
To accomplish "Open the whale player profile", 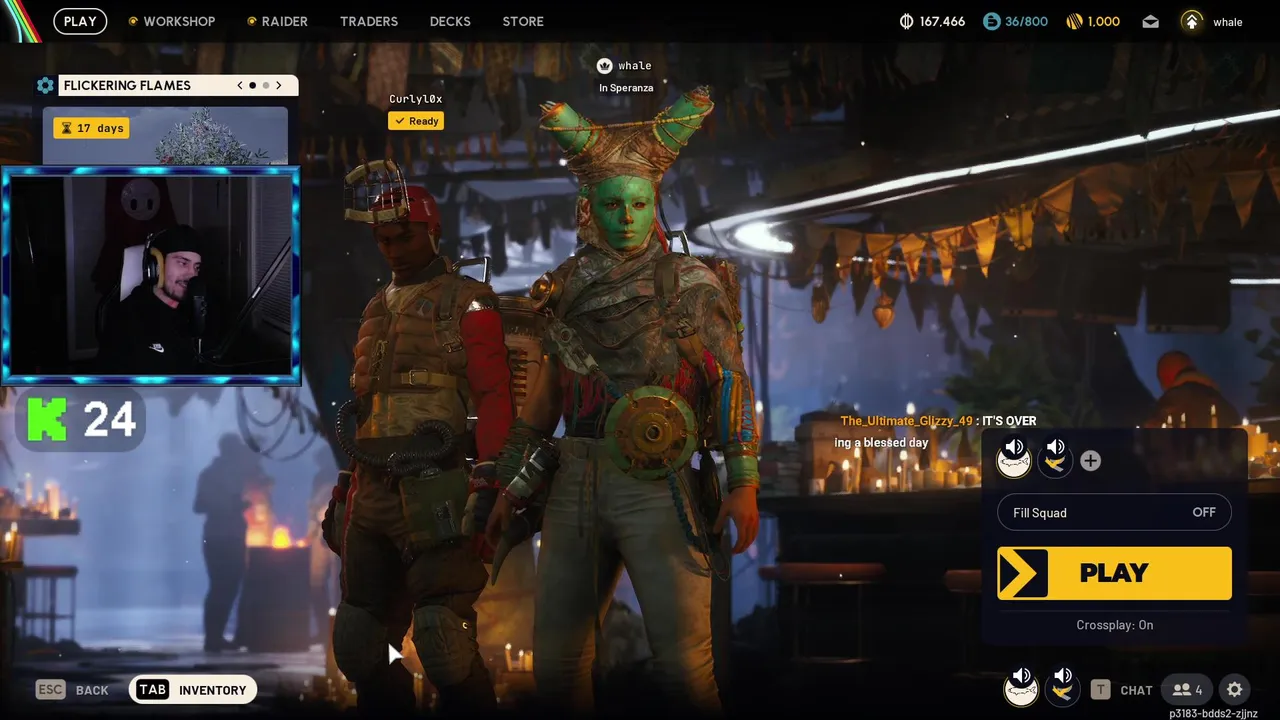I will click(1212, 21).
